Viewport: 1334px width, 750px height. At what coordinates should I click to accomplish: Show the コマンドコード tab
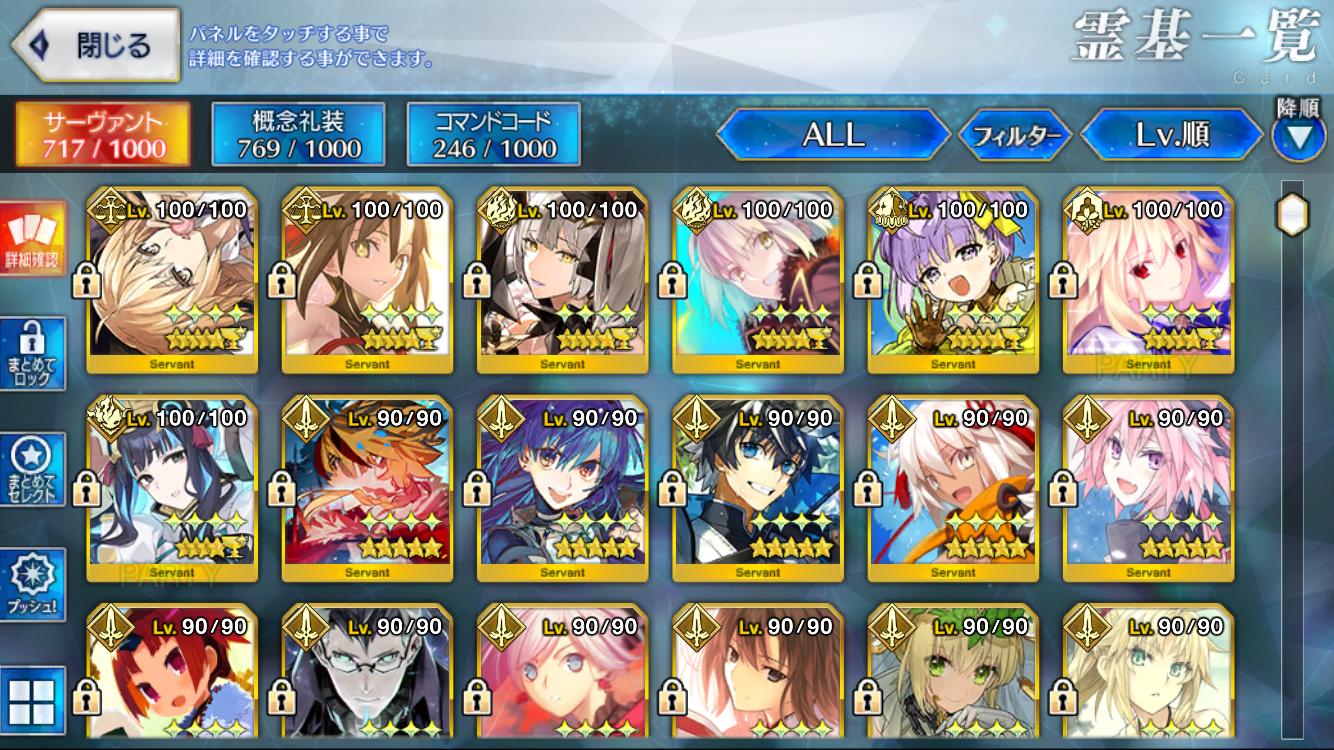point(494,135)
